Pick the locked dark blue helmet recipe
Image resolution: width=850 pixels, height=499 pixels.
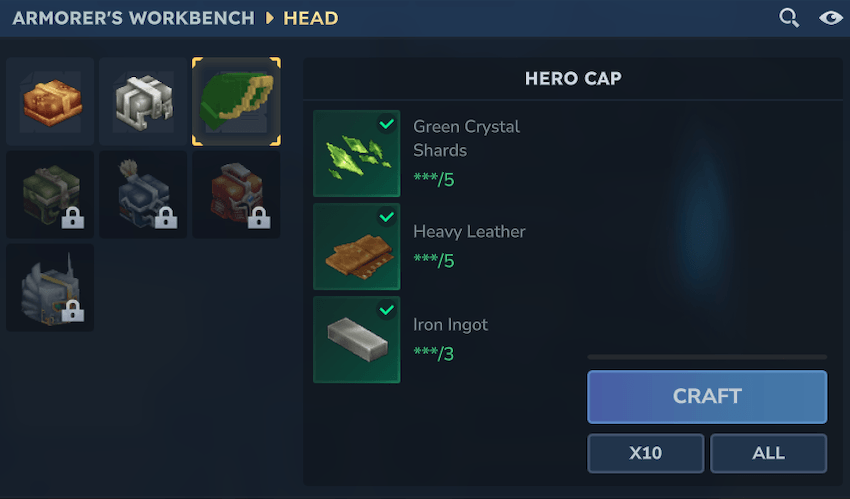click(143, 194)
